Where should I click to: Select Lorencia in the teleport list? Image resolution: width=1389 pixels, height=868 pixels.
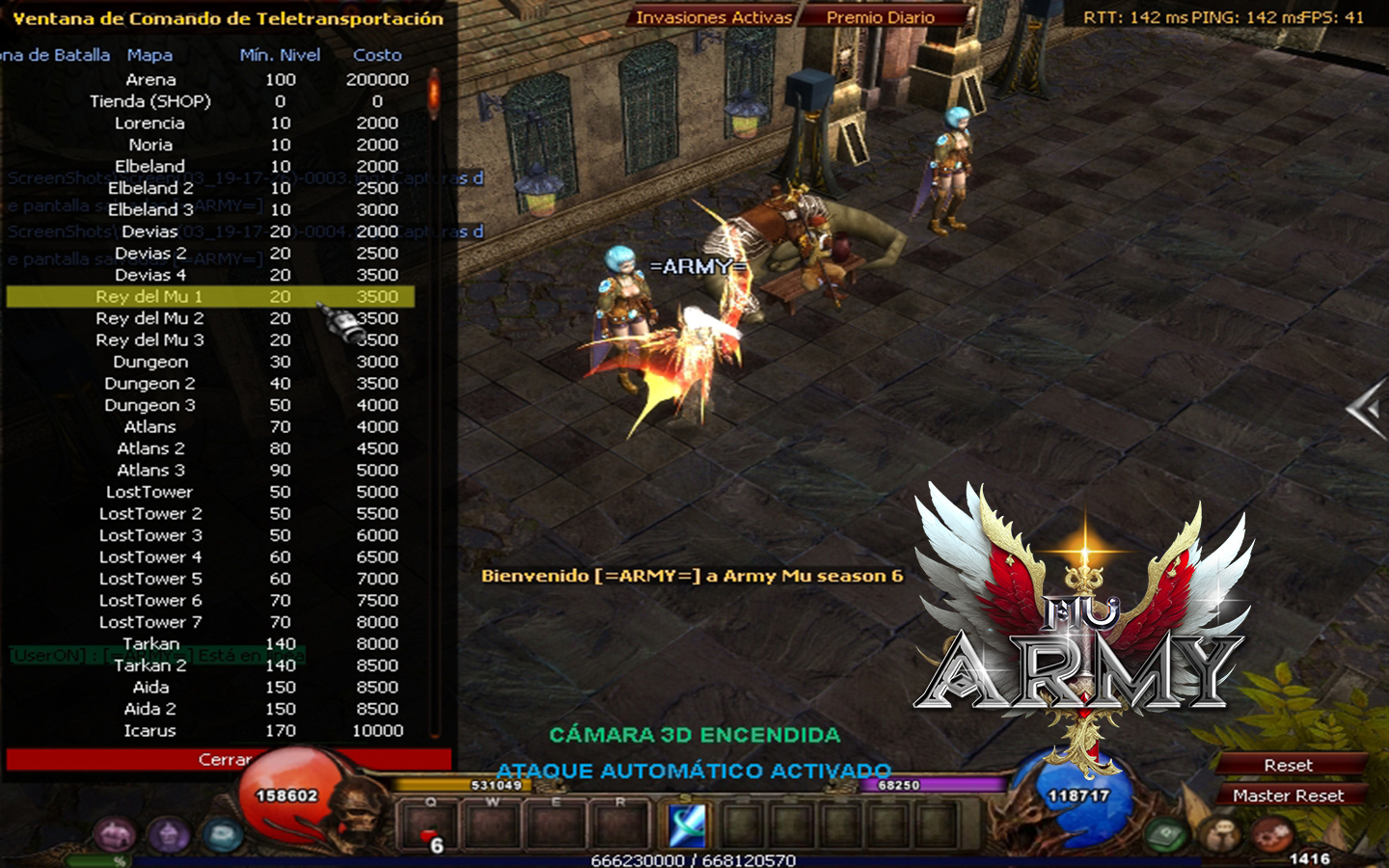[x=150, y=123]
